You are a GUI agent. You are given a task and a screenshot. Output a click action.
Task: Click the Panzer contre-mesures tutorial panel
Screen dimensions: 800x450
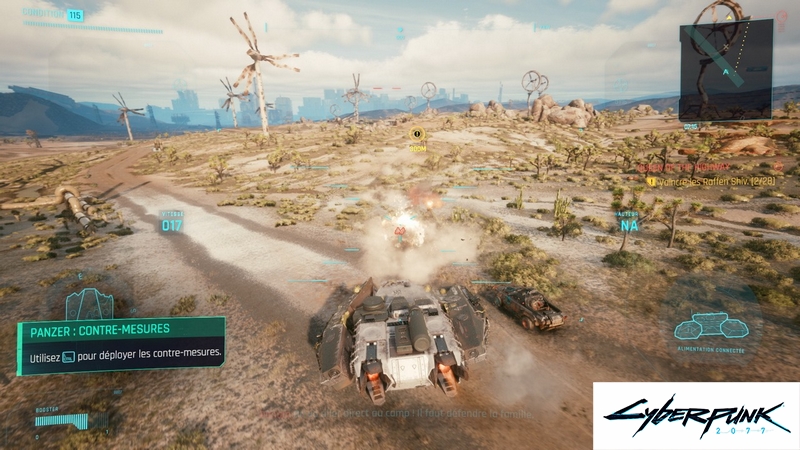coord(121,346)
